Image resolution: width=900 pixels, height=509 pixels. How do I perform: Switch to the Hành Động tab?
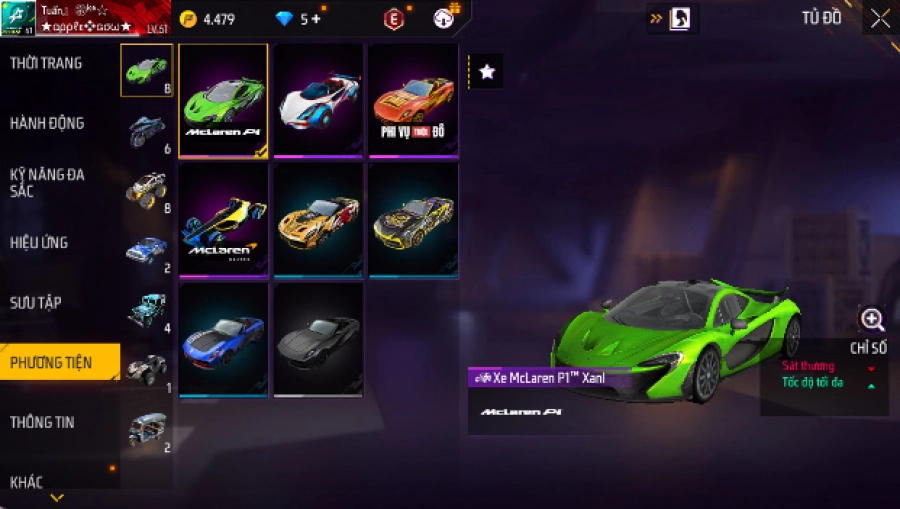pos(47,124)
